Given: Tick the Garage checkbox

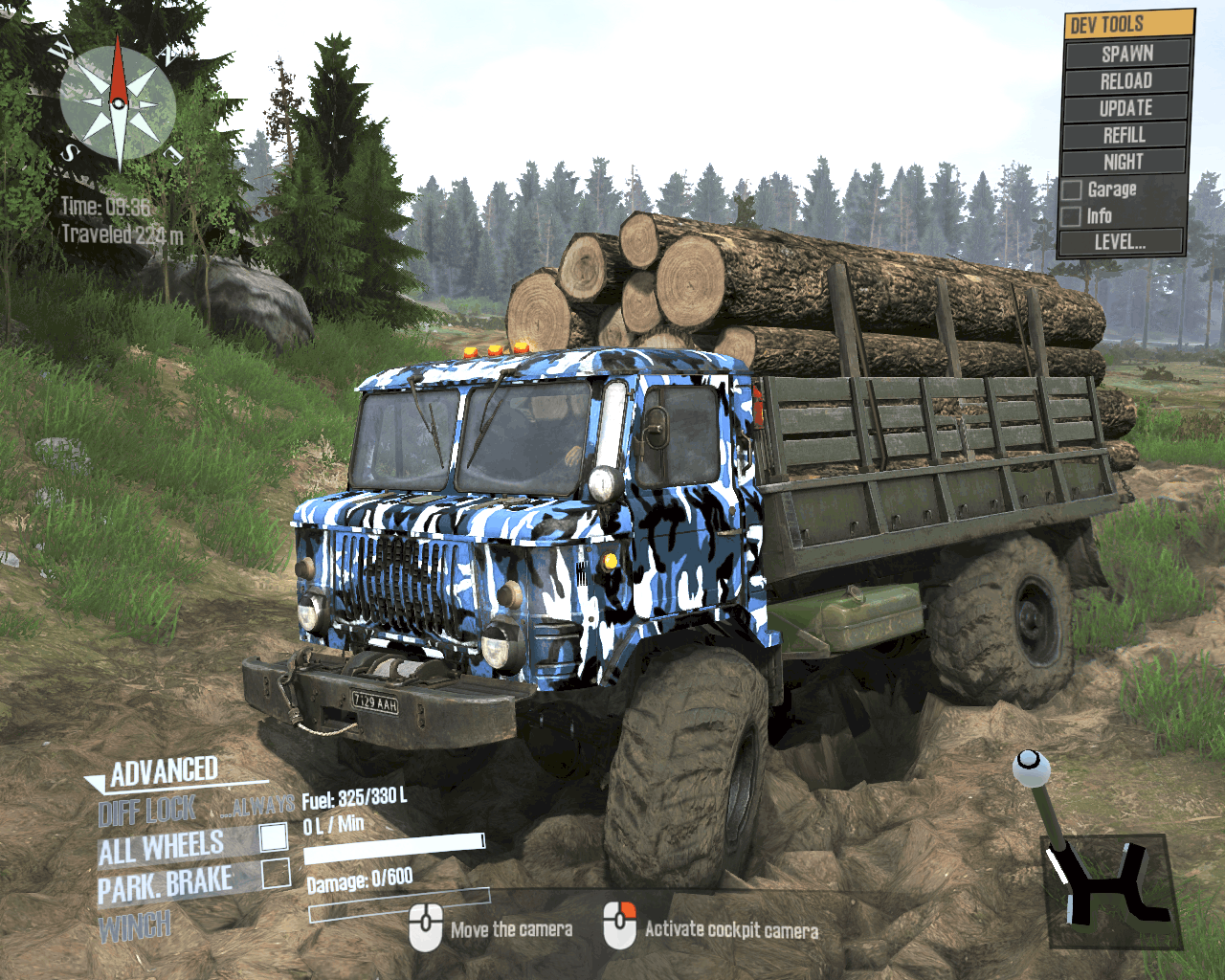Looking at the screenshot, I should tap(1072, 189).
